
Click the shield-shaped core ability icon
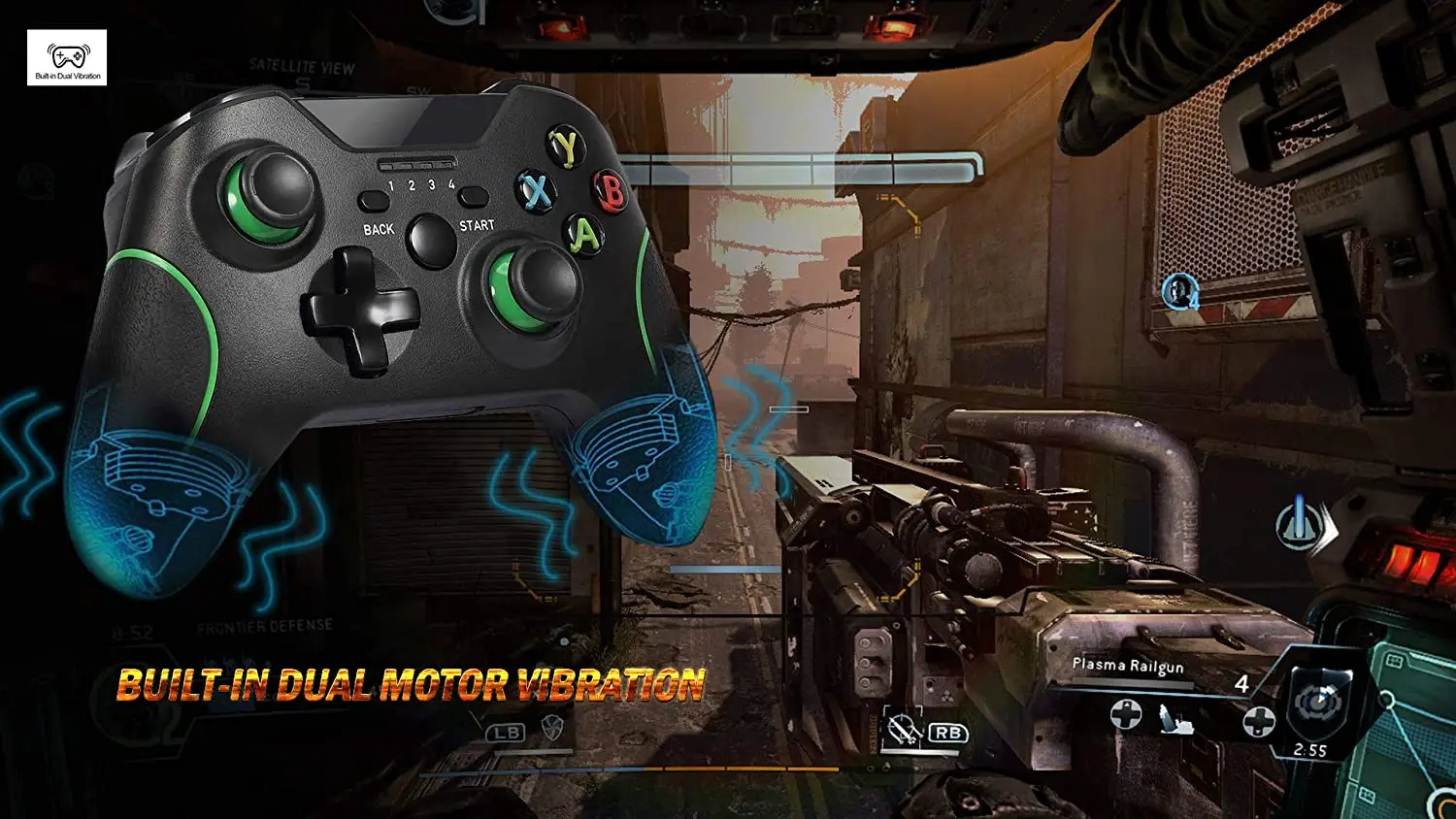coord(1321,702)
